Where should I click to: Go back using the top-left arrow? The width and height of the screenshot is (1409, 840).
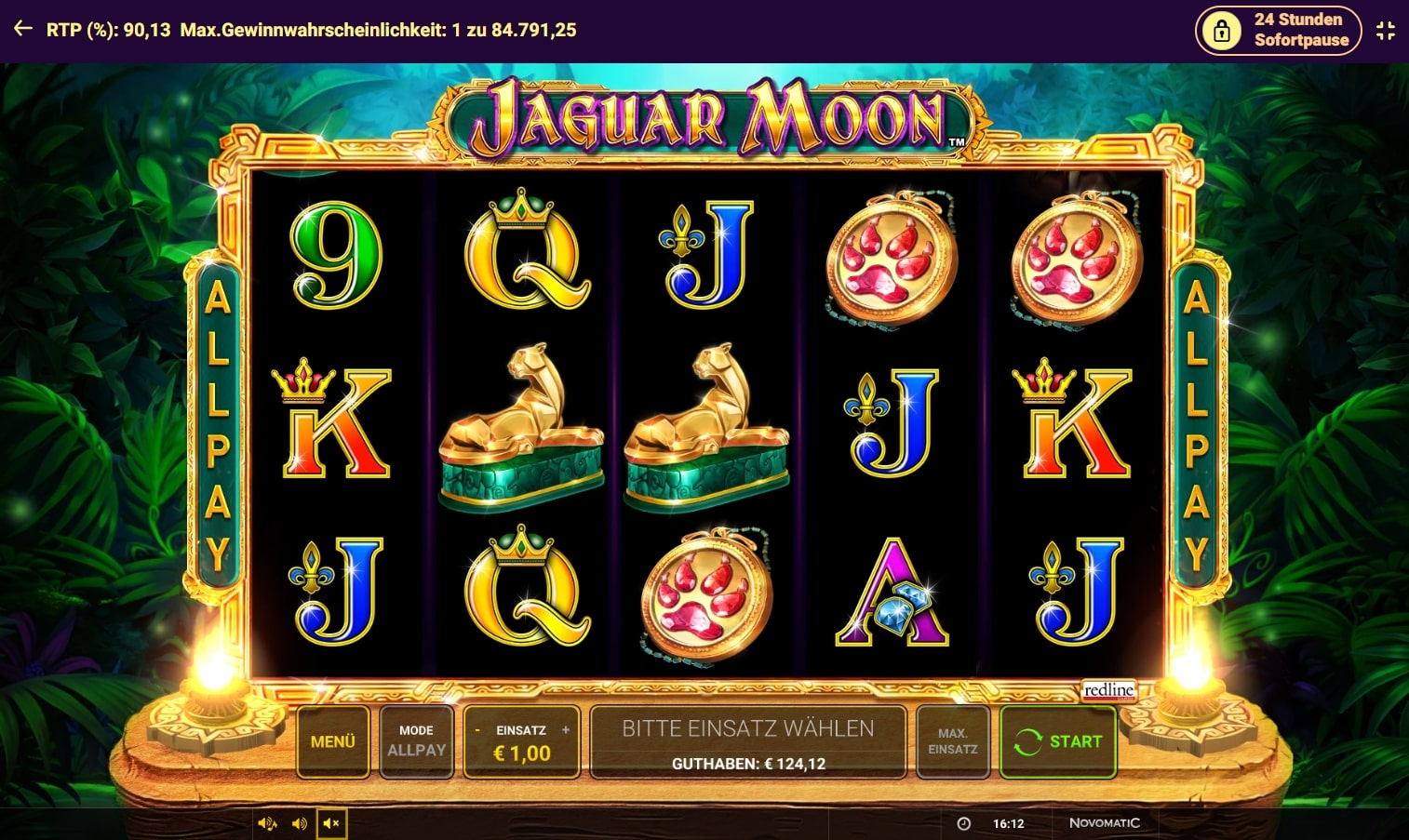coord(23,30)
